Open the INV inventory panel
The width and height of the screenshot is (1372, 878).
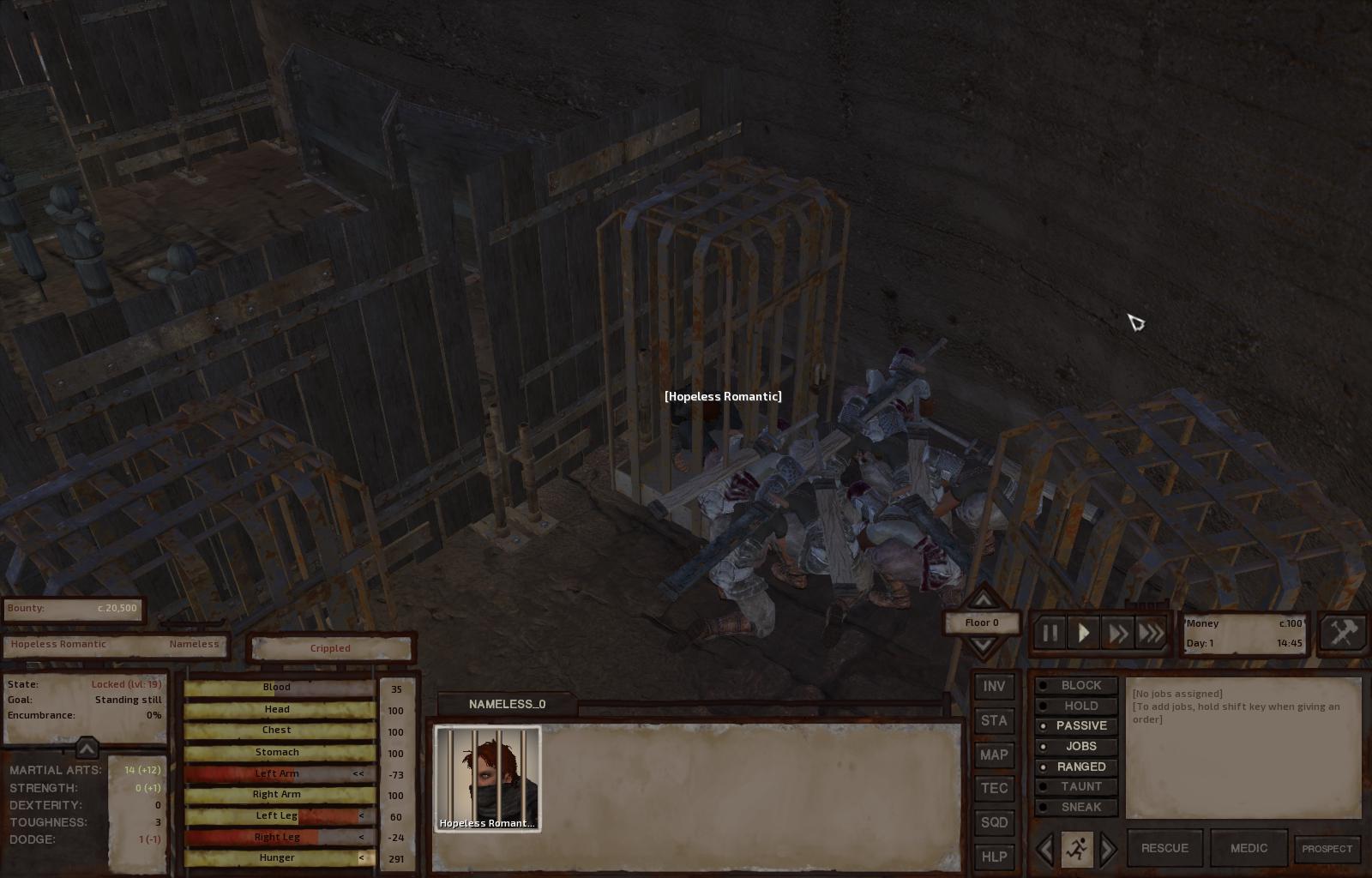point(994,687)
